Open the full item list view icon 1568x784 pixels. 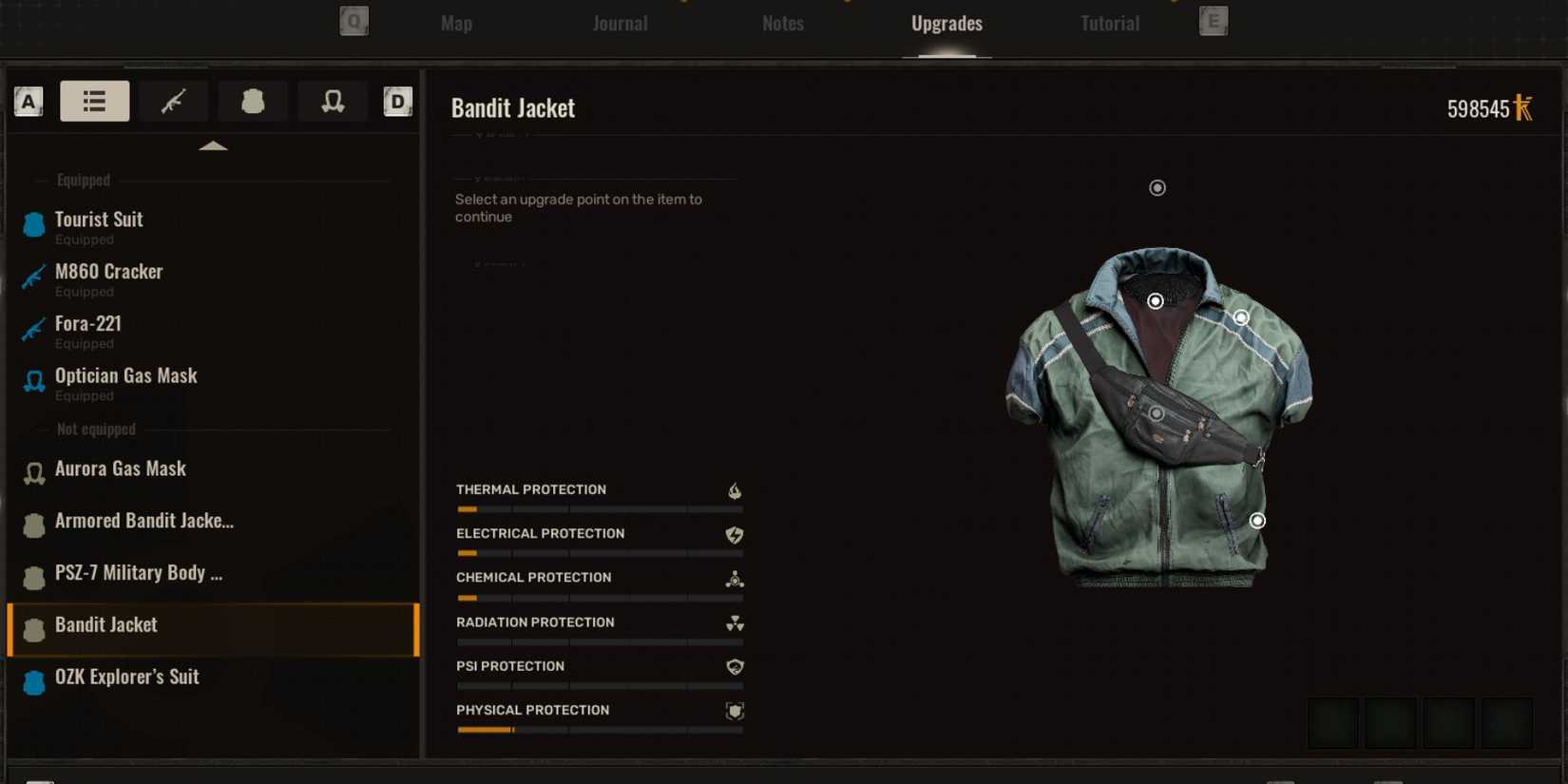click(94, 101)
